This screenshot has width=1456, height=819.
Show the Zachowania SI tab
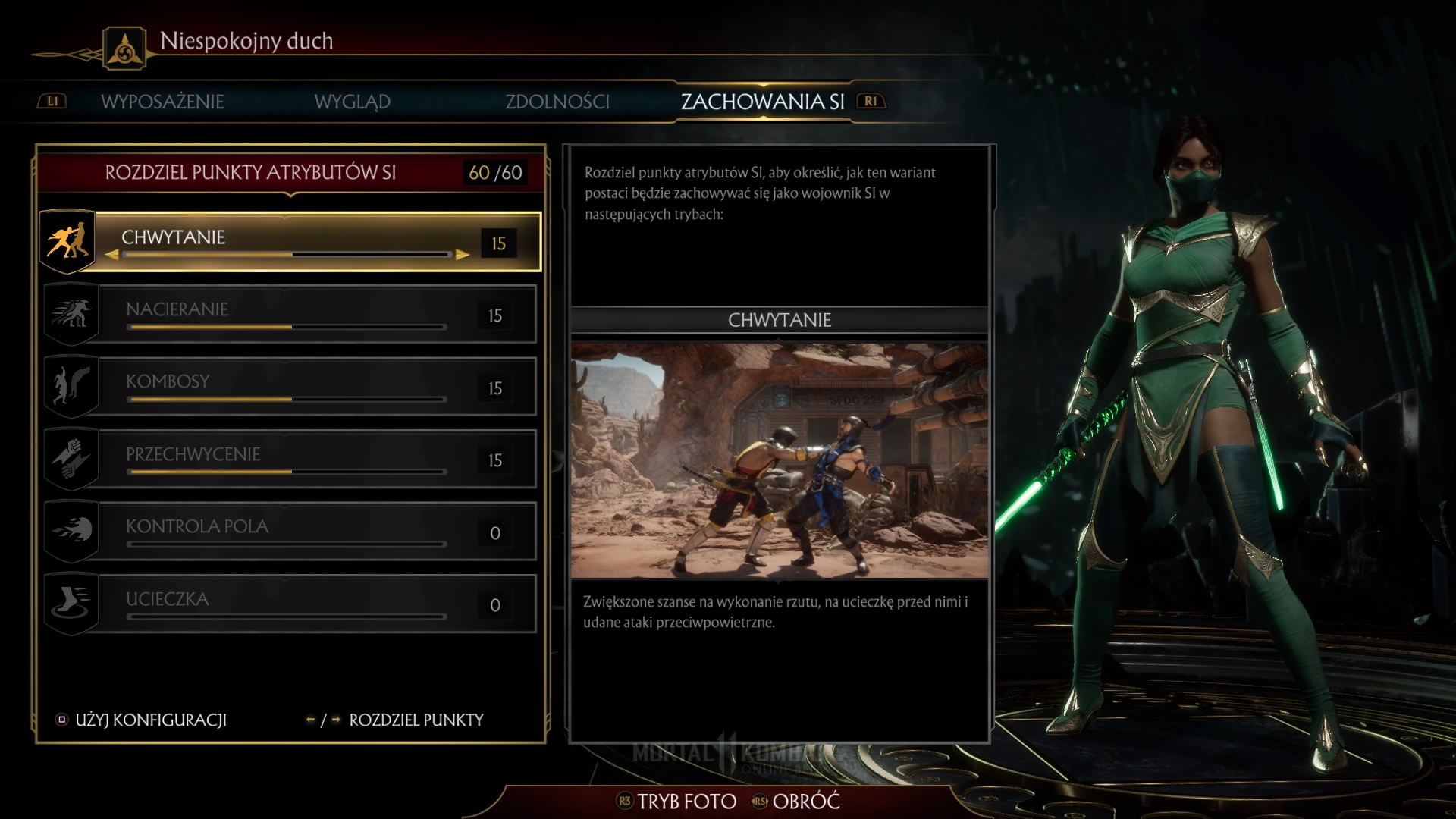[762, 102]
